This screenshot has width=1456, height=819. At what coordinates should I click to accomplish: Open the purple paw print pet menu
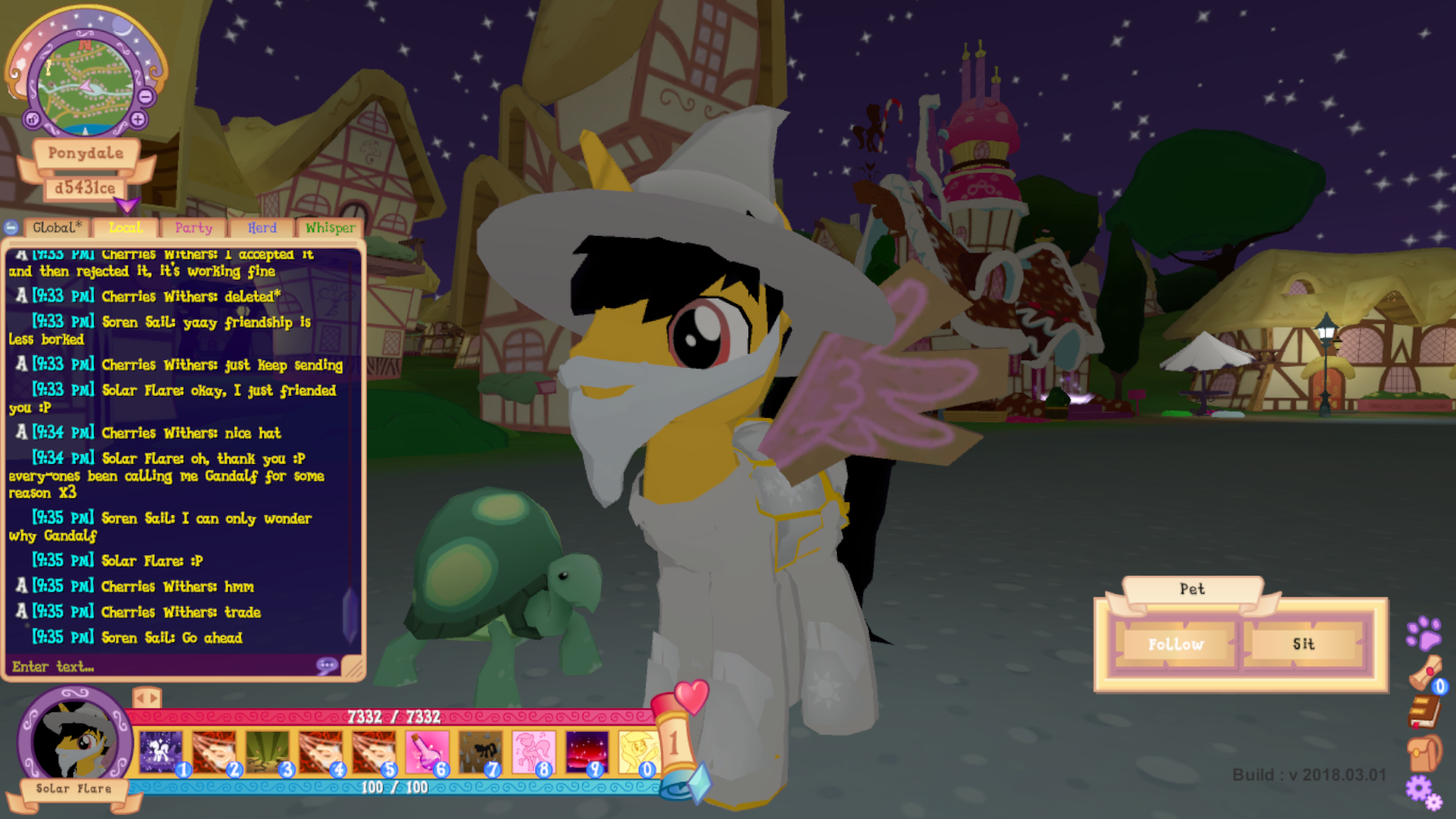click(x=1423, y=632)
